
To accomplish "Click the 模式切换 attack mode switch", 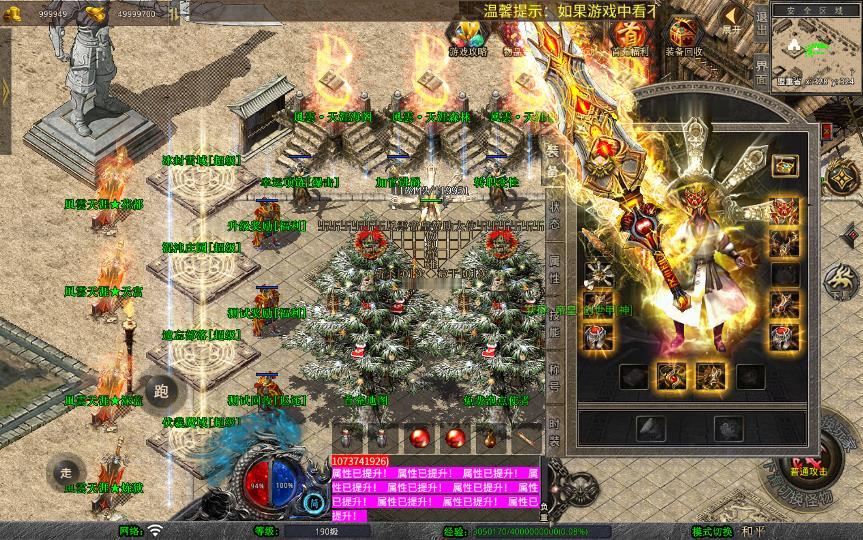I will click(712, 531).
